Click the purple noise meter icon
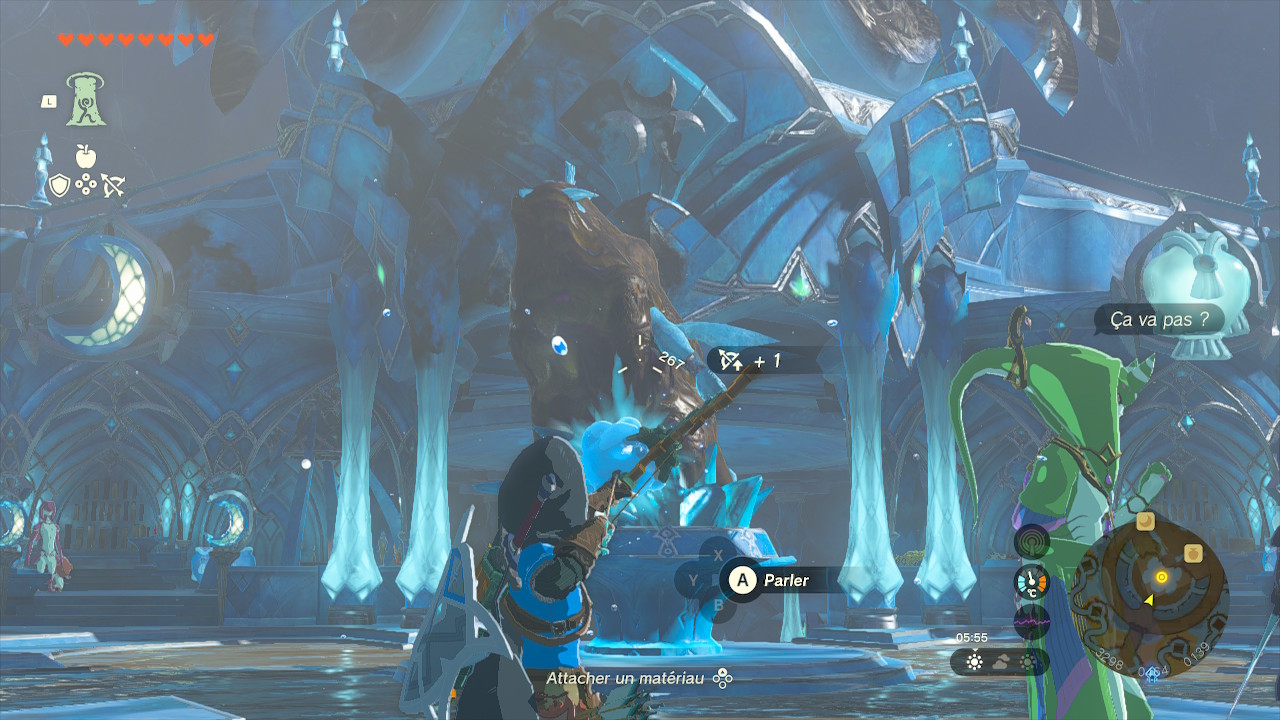Image resolution: width=1280 pixels, height=720 pixels. tap(1032, 622)
